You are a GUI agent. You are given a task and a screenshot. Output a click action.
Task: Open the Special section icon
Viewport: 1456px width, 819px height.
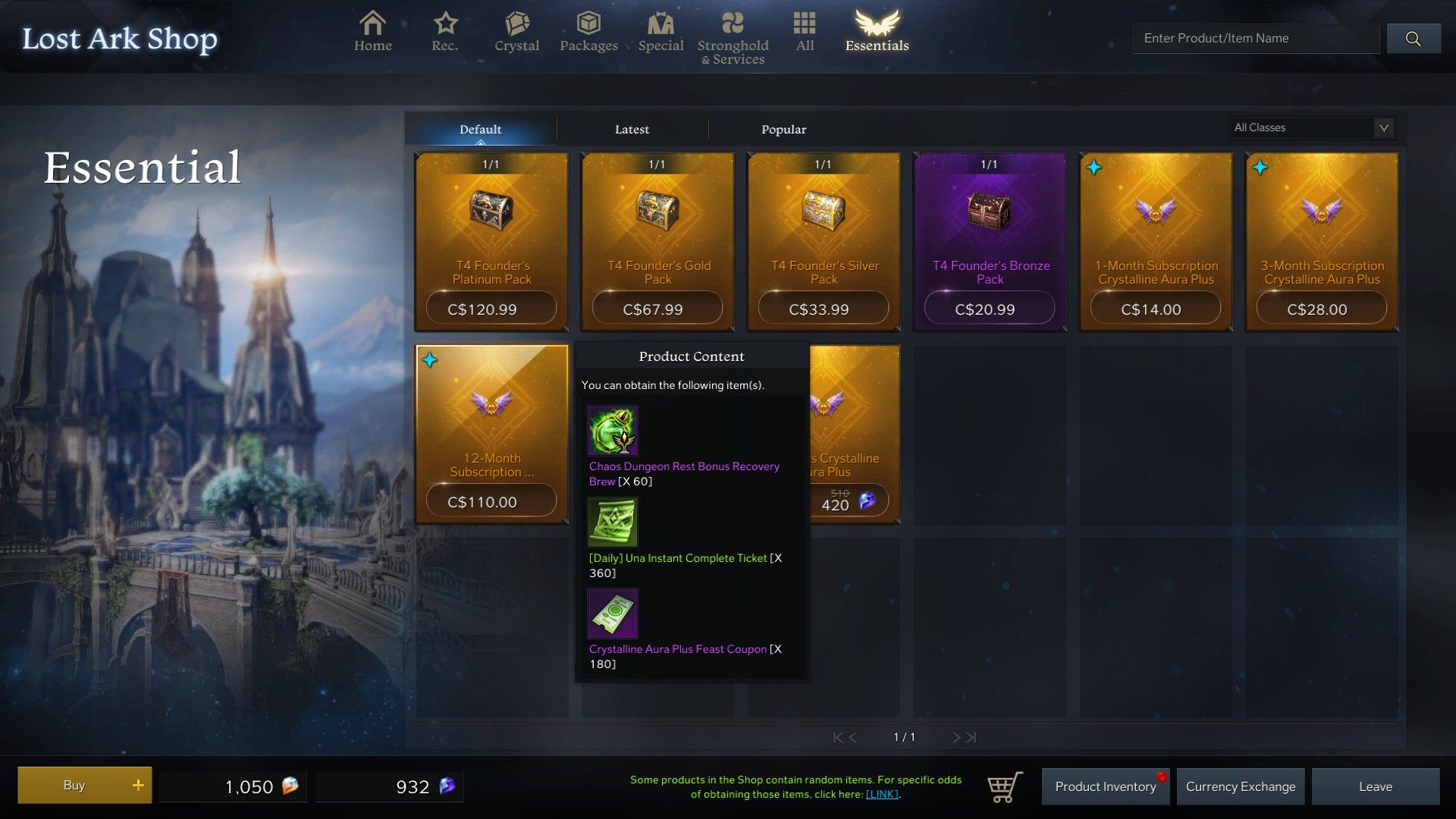(661, 25)
